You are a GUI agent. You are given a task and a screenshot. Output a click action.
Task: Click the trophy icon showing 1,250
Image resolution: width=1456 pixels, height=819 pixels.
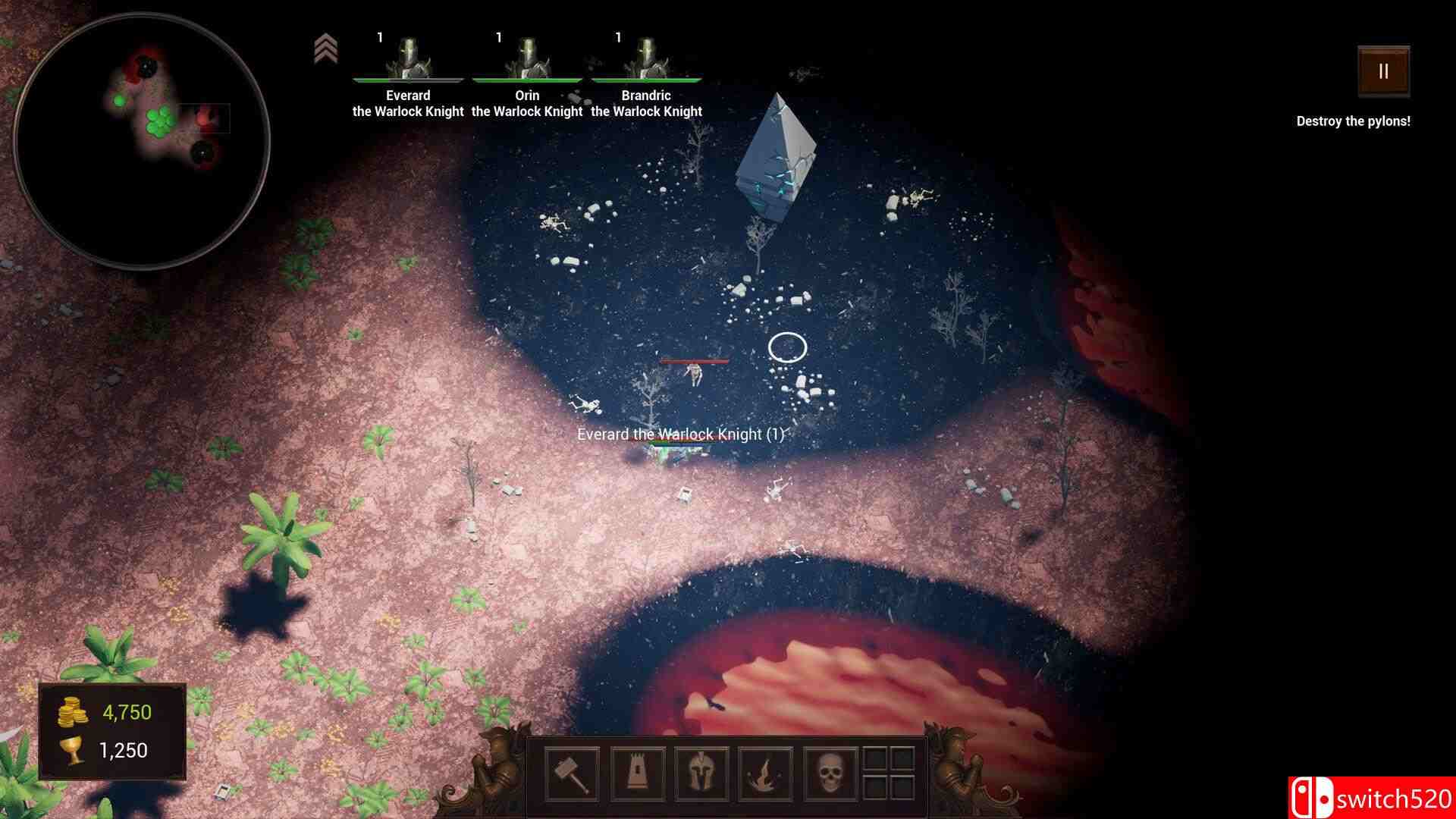71,751
